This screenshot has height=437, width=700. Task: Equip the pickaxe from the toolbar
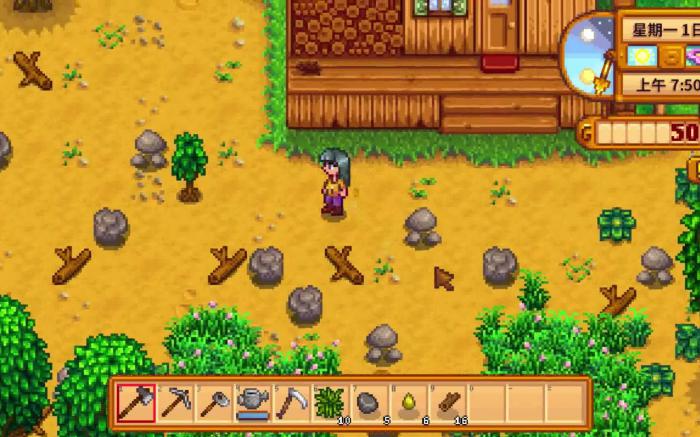tap(175, 403)
